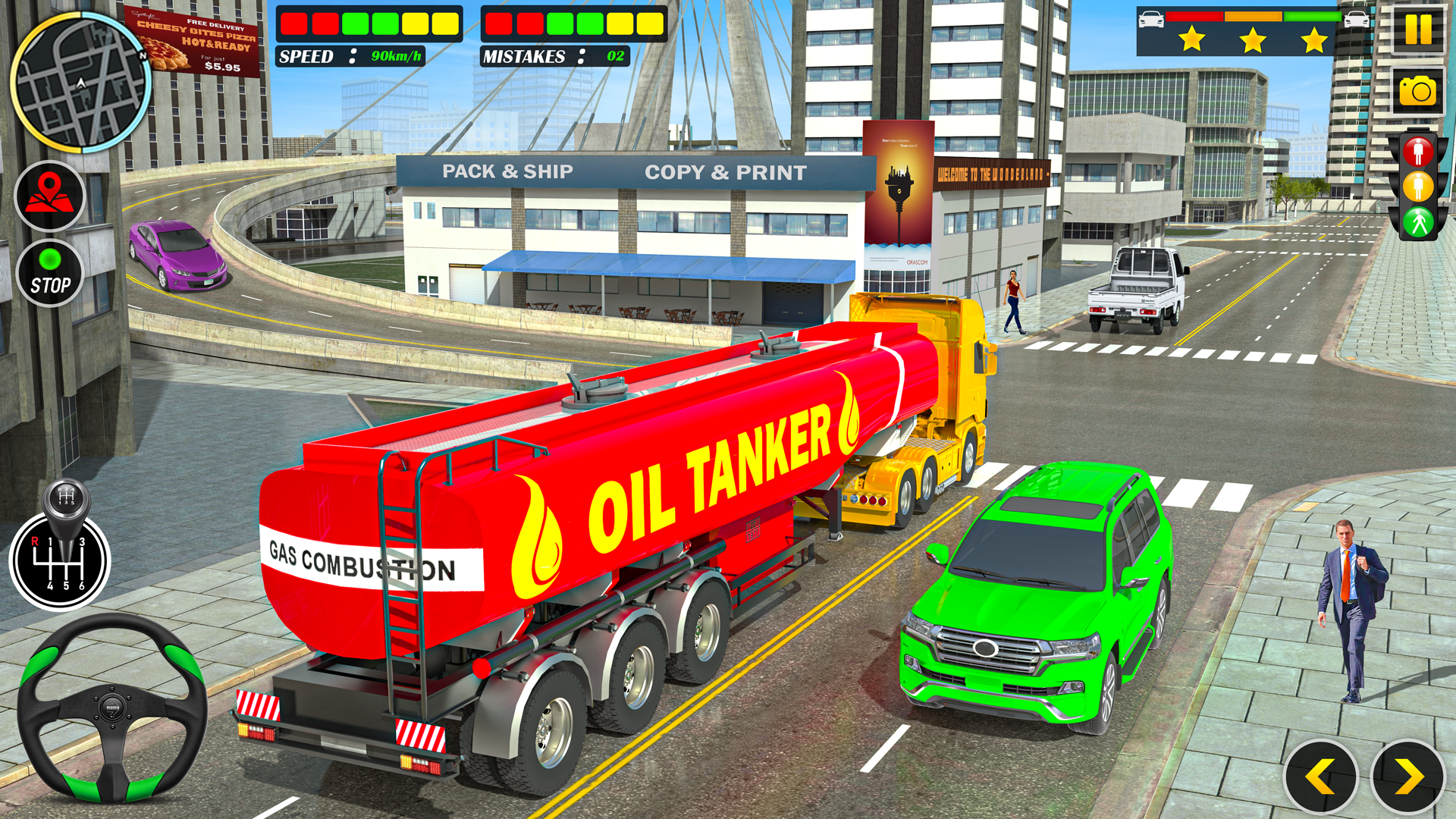
Task: Select the yellow pedestrian signal icon
Action: (1418, 186)
